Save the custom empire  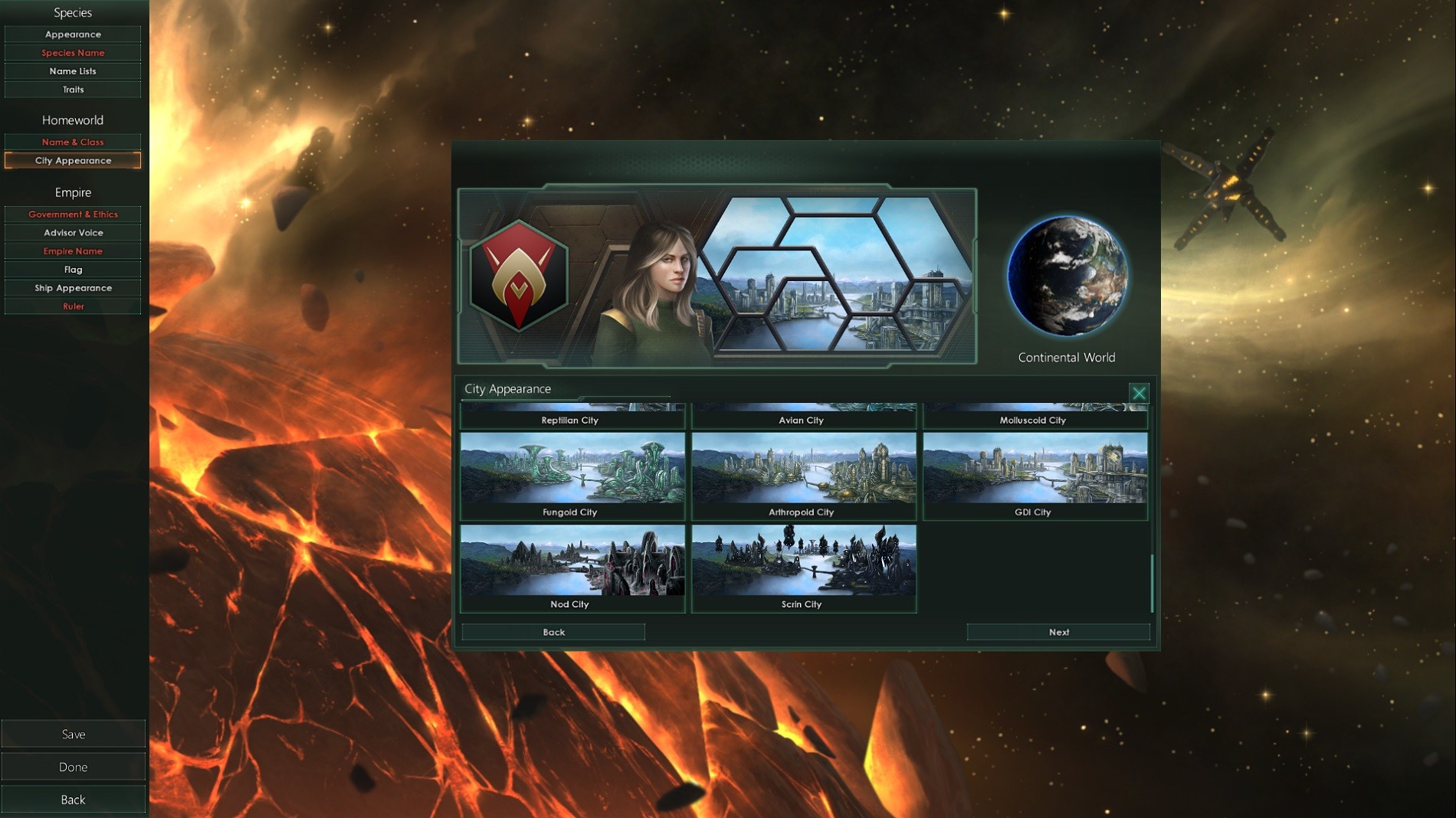click(73, 734)
